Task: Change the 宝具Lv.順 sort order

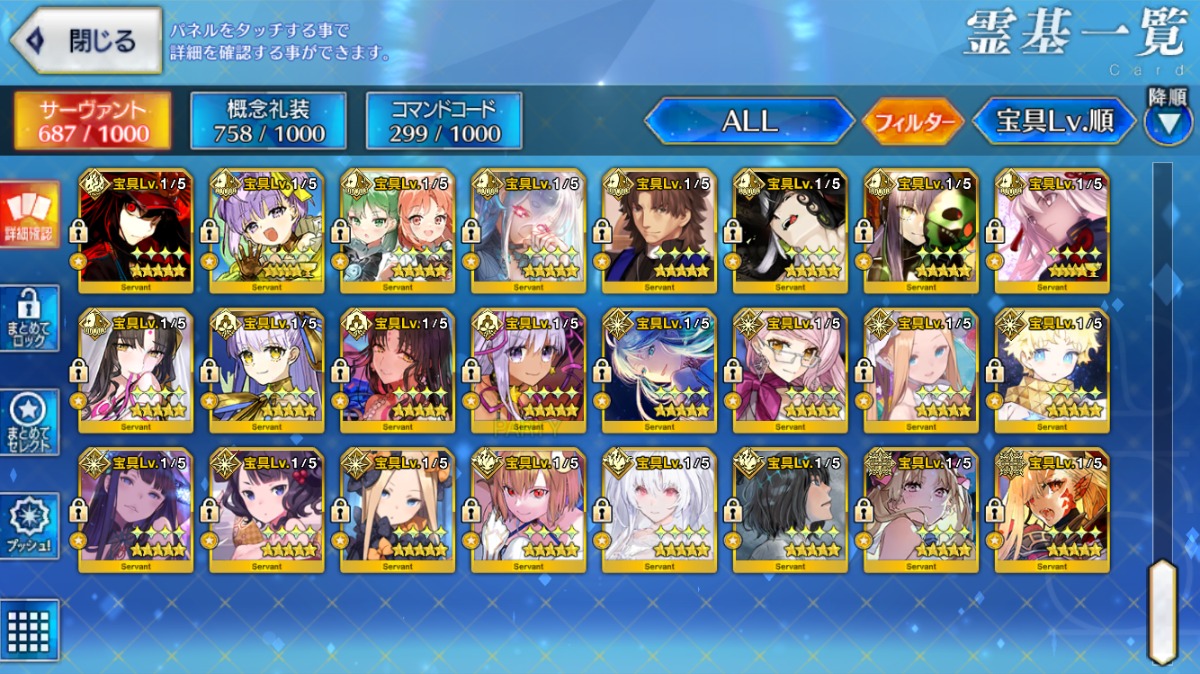Action: pyautogui.click(x=1054, y=122)
